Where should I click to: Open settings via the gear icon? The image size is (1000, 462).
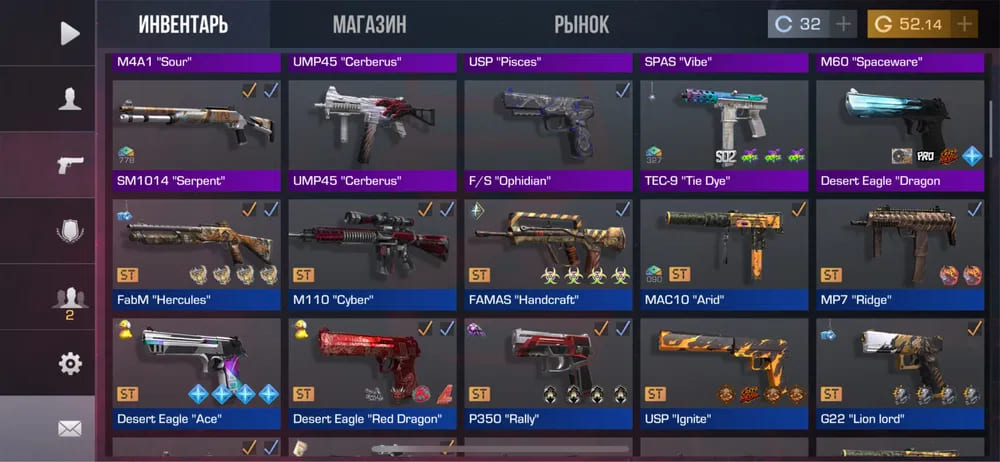pyautogui.click(x=69, y=363)
